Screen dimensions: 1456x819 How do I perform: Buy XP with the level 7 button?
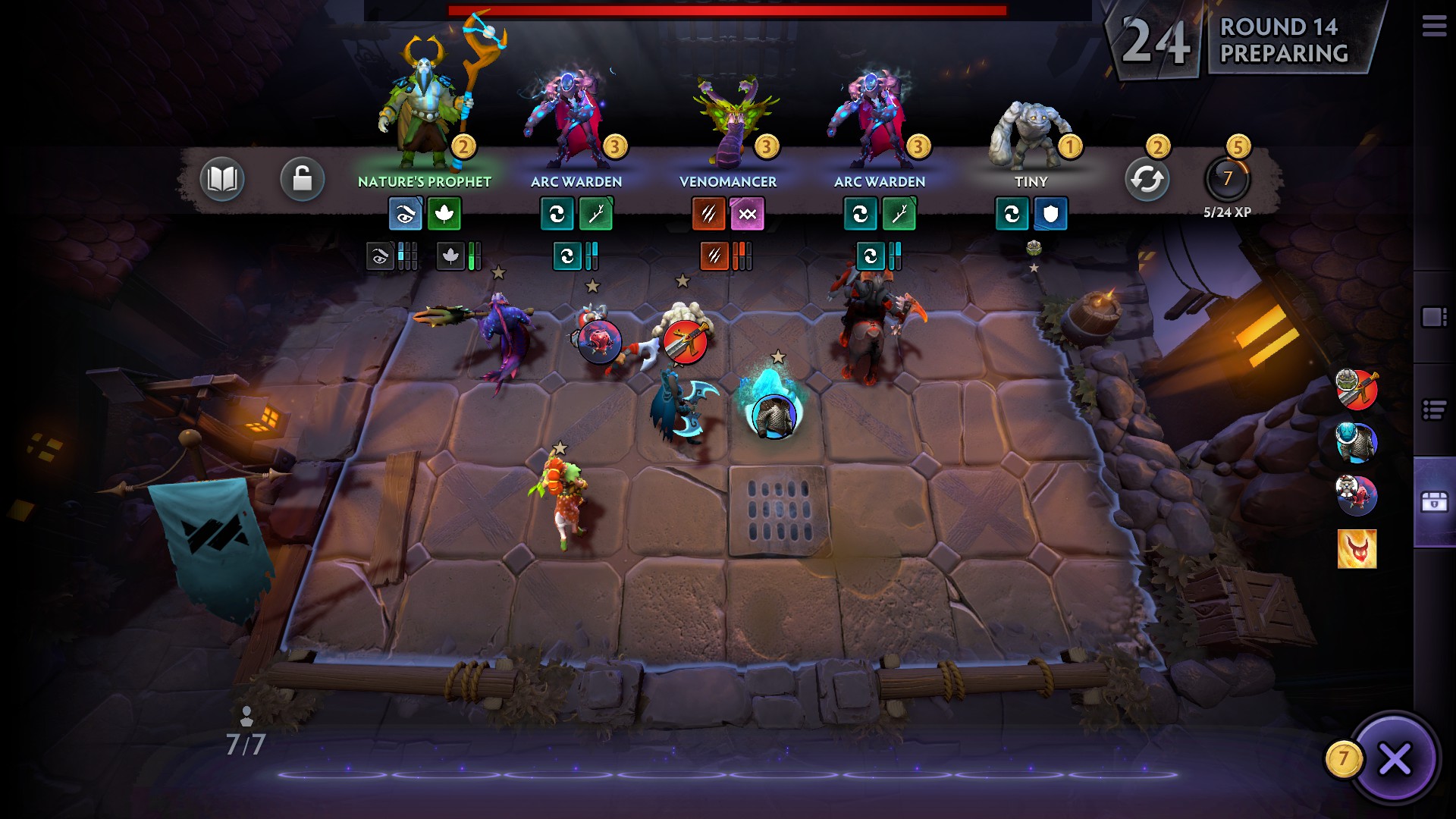point(1227,180)
